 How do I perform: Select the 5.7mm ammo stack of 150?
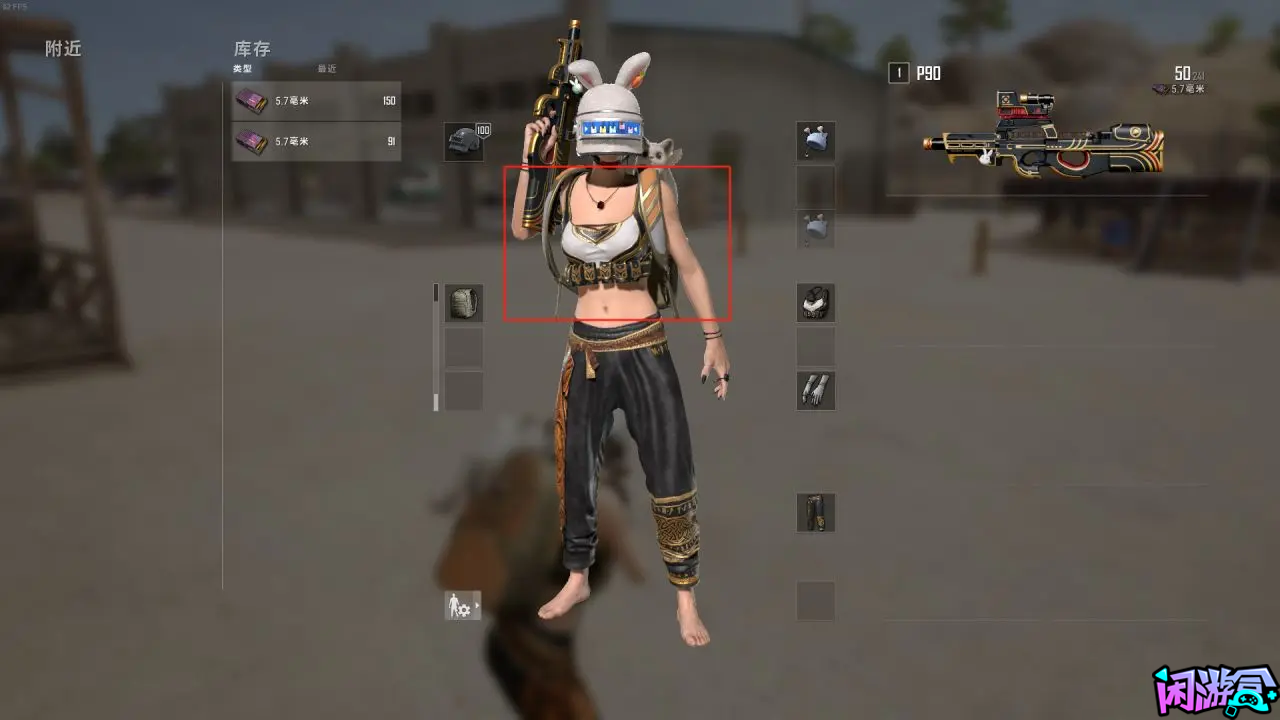click(x=316, y=101)
